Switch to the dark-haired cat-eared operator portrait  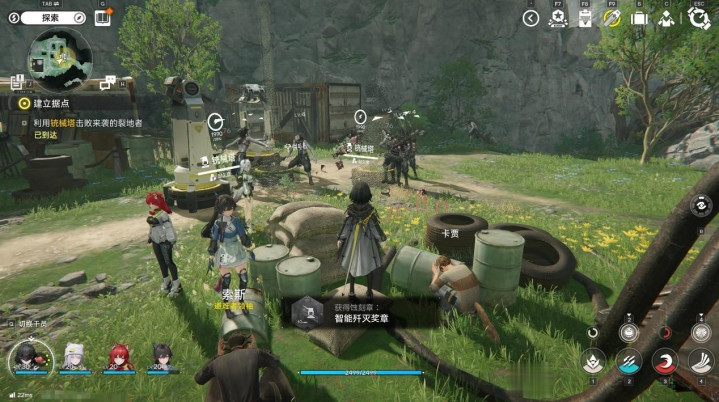pyautogui.click(x=160, y=356)
